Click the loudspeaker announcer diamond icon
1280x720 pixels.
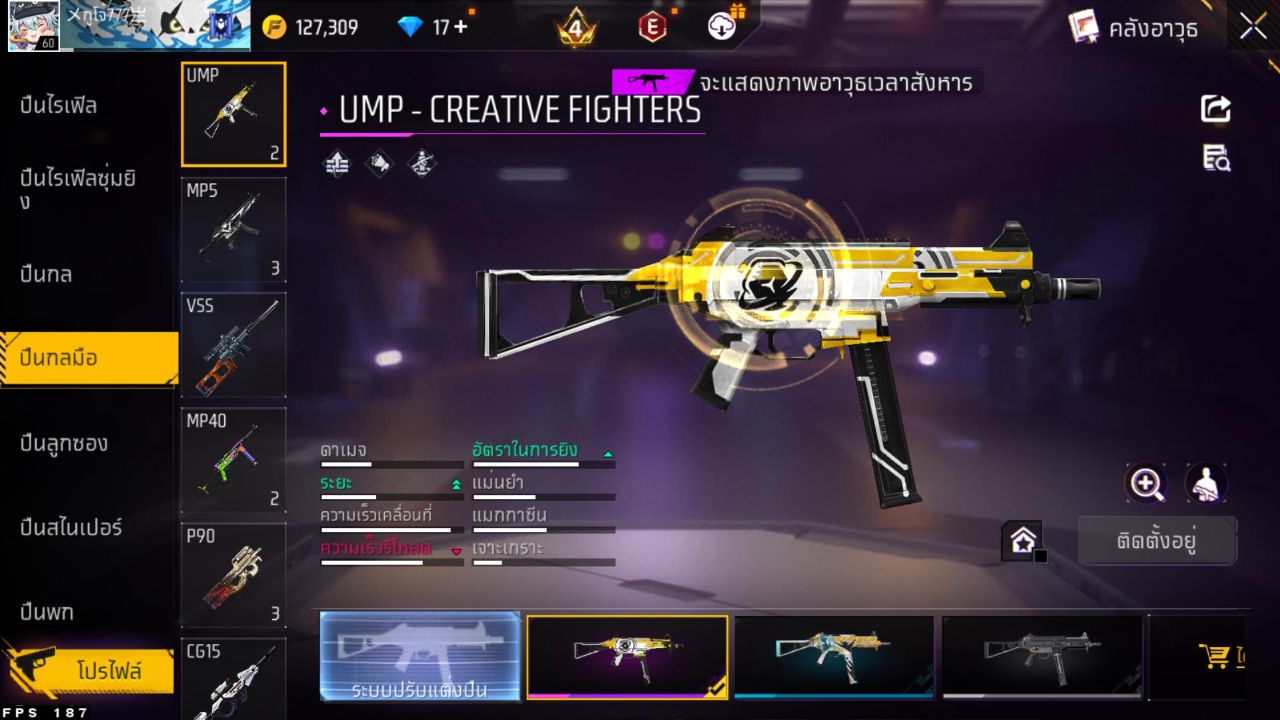pyautogui.click(x=379, y=163)
